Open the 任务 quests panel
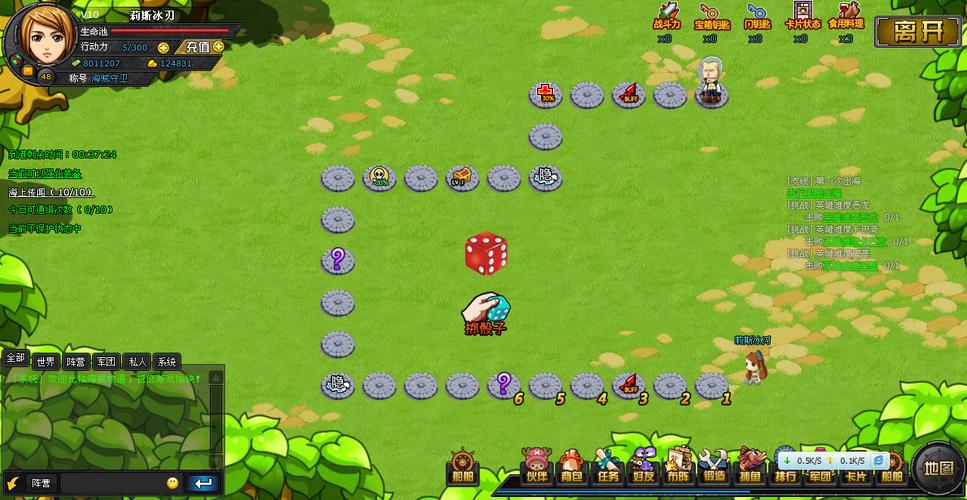 608,468
